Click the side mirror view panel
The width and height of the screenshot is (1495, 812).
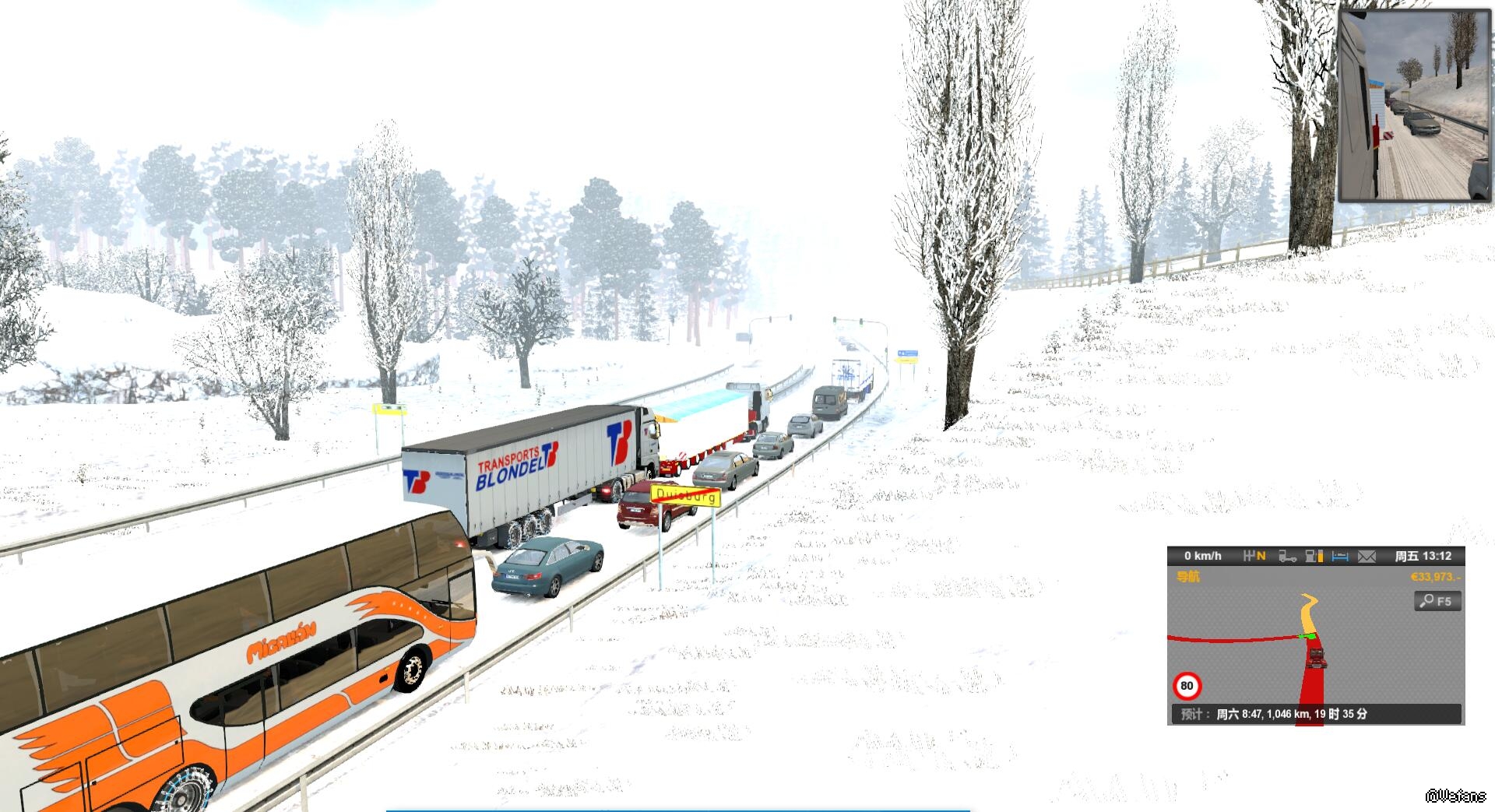(x=1414, y=107)
